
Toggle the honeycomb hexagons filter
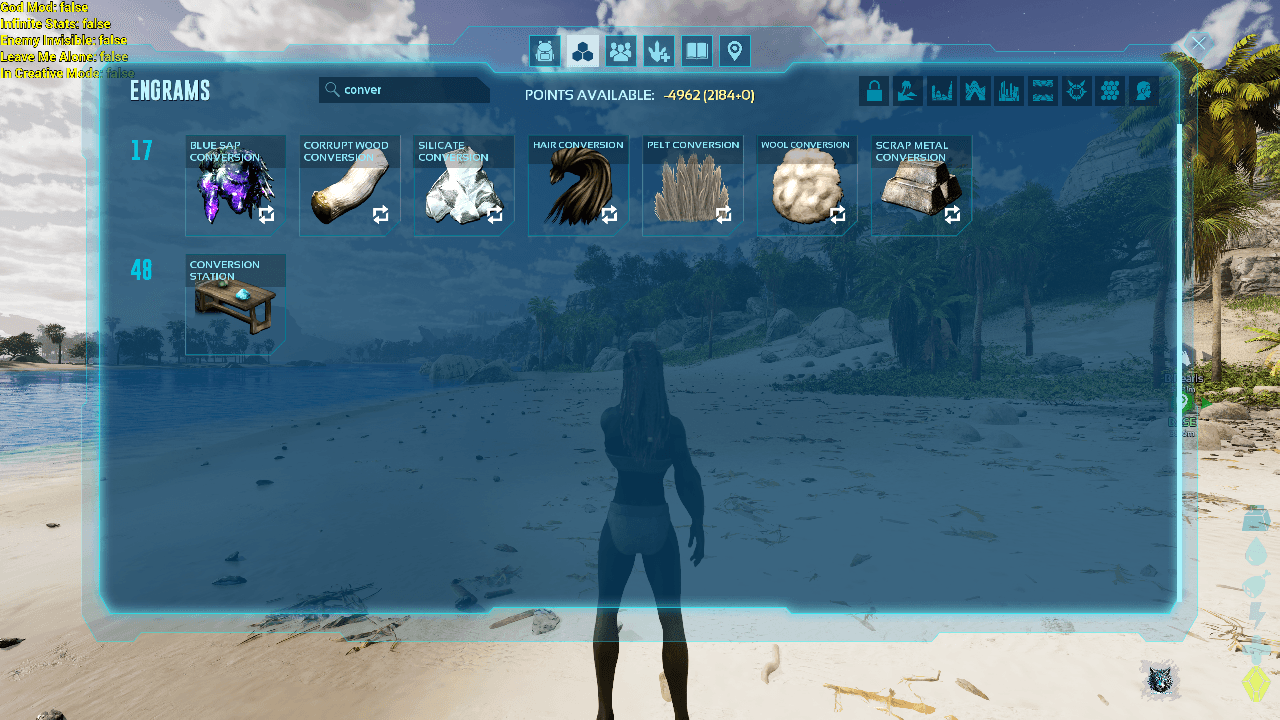click(1109, 92)
